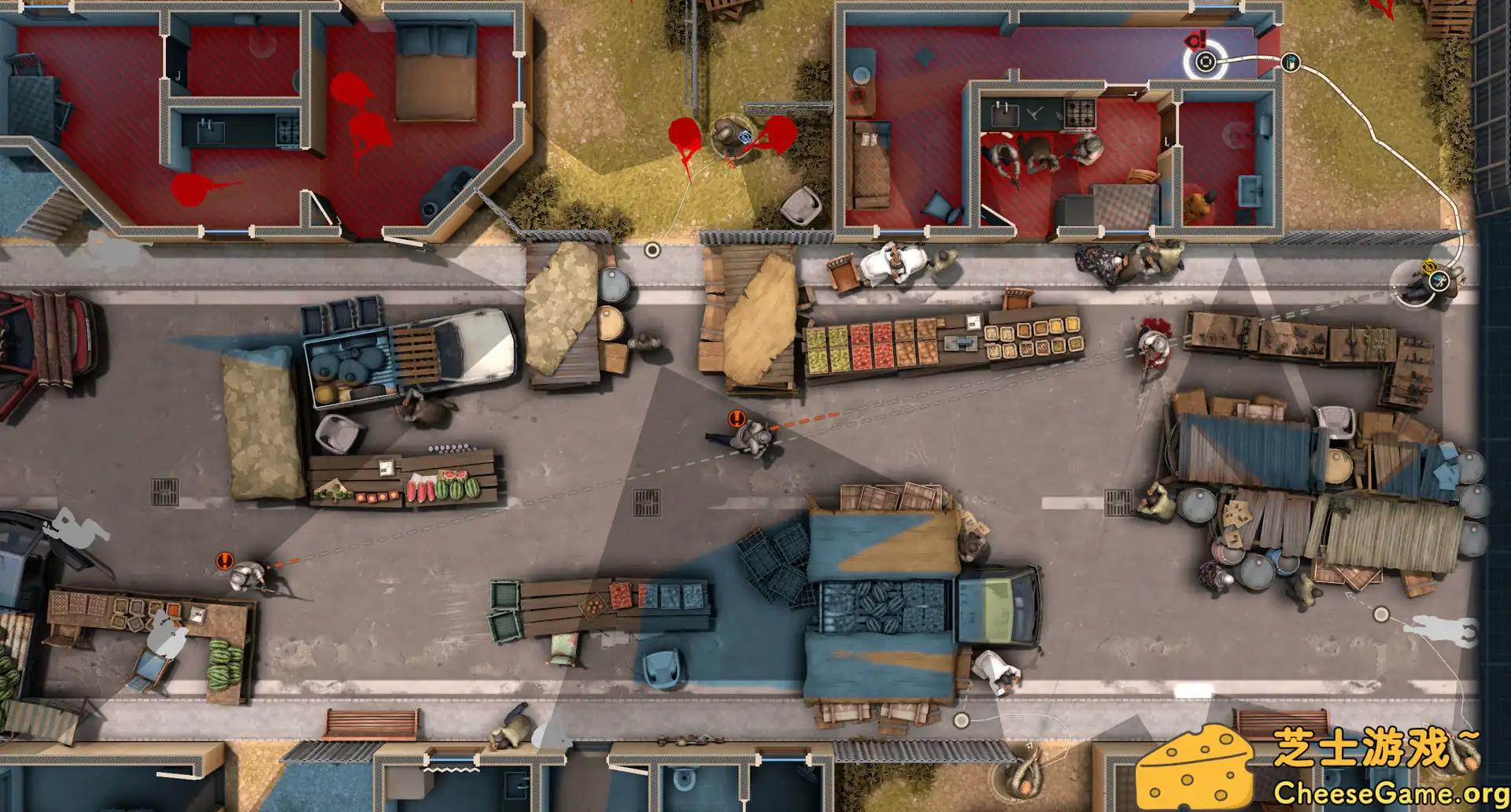Click the small white path node on the compound wall

pyautogui.click(x=652, y=249)
